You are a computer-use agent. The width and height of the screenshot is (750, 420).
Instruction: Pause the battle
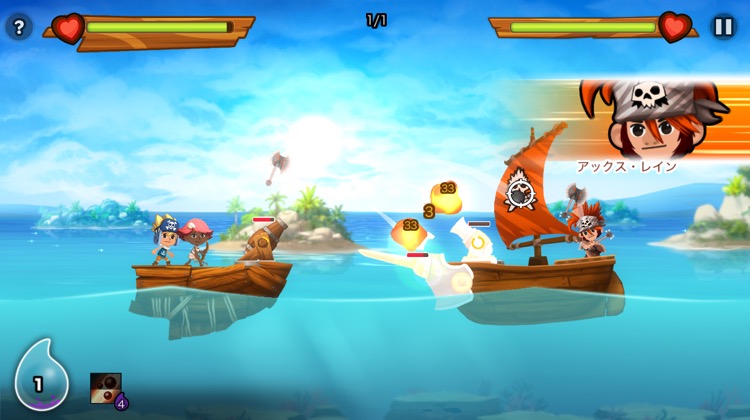point(723,27)
